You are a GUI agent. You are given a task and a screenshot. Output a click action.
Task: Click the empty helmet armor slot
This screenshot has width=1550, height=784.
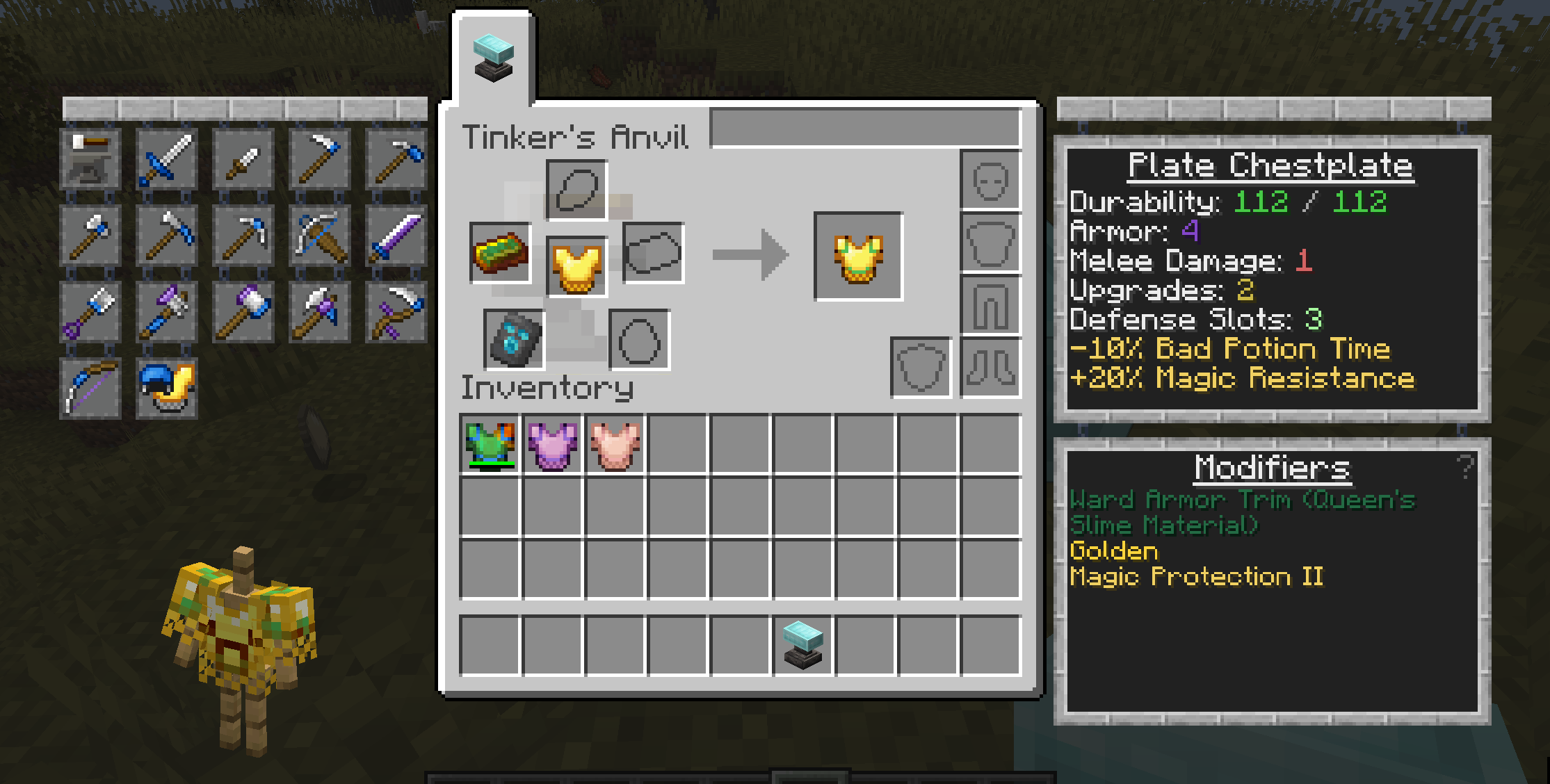point(990,181)
